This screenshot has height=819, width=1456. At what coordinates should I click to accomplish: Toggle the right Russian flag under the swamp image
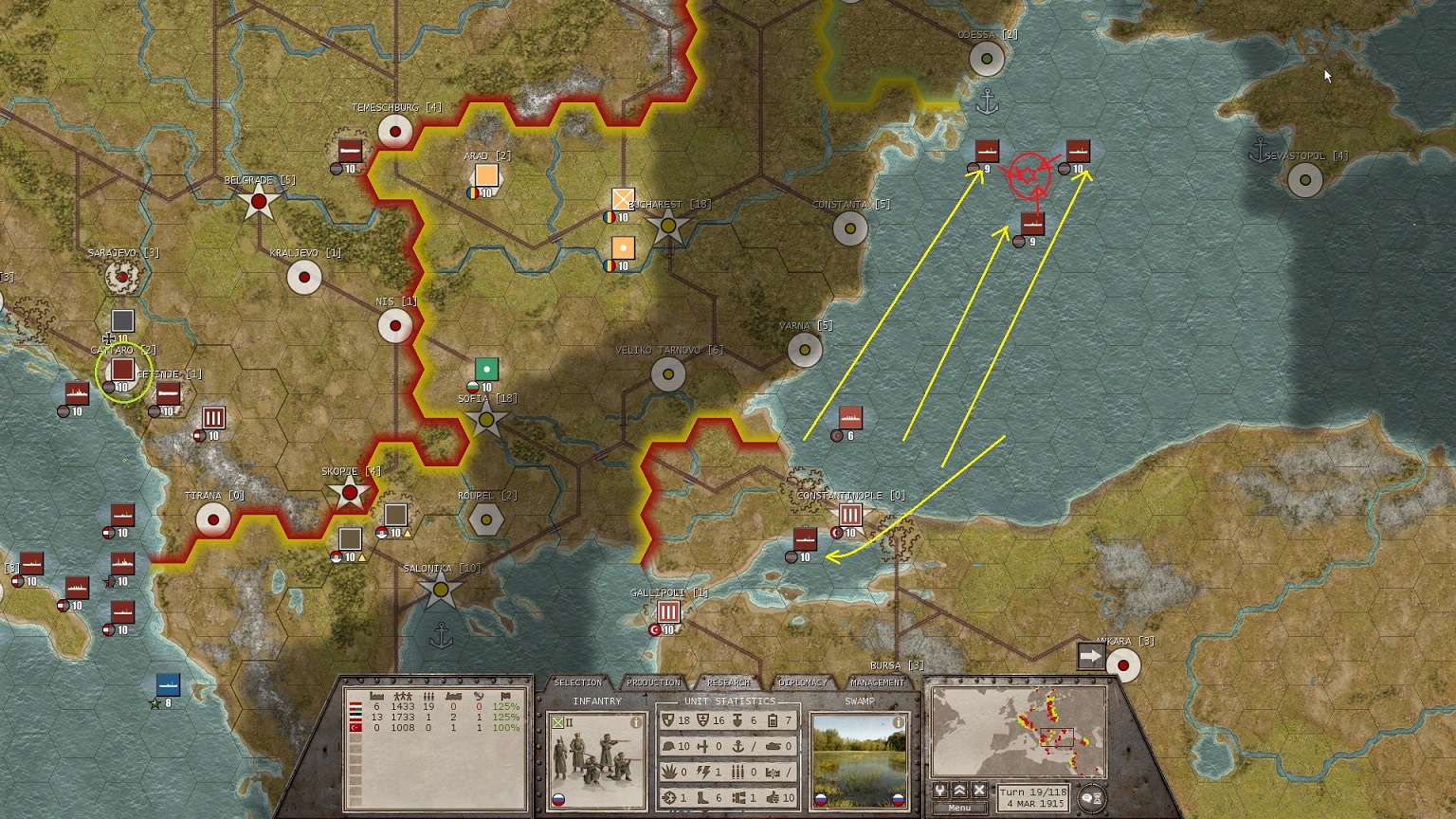click(x=899, y=800)
